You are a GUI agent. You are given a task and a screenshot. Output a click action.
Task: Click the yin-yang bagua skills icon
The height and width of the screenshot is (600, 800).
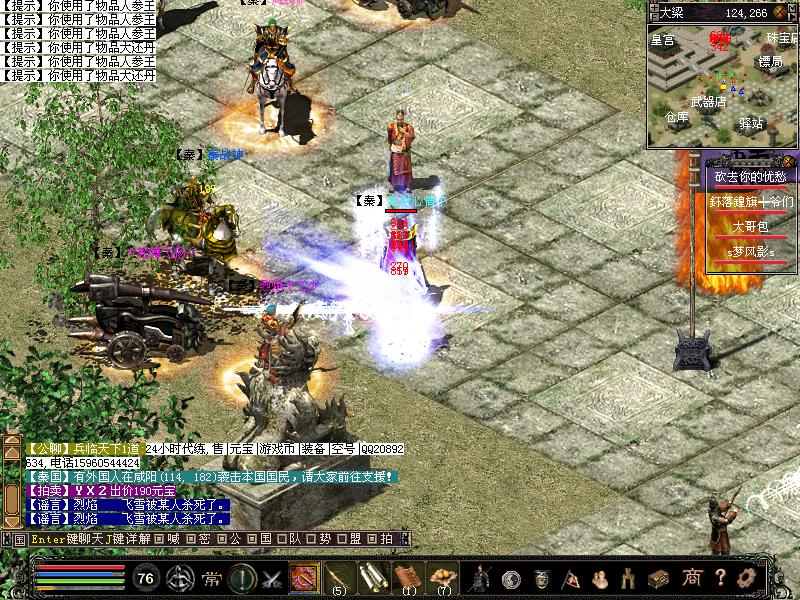tap(511, 578)
